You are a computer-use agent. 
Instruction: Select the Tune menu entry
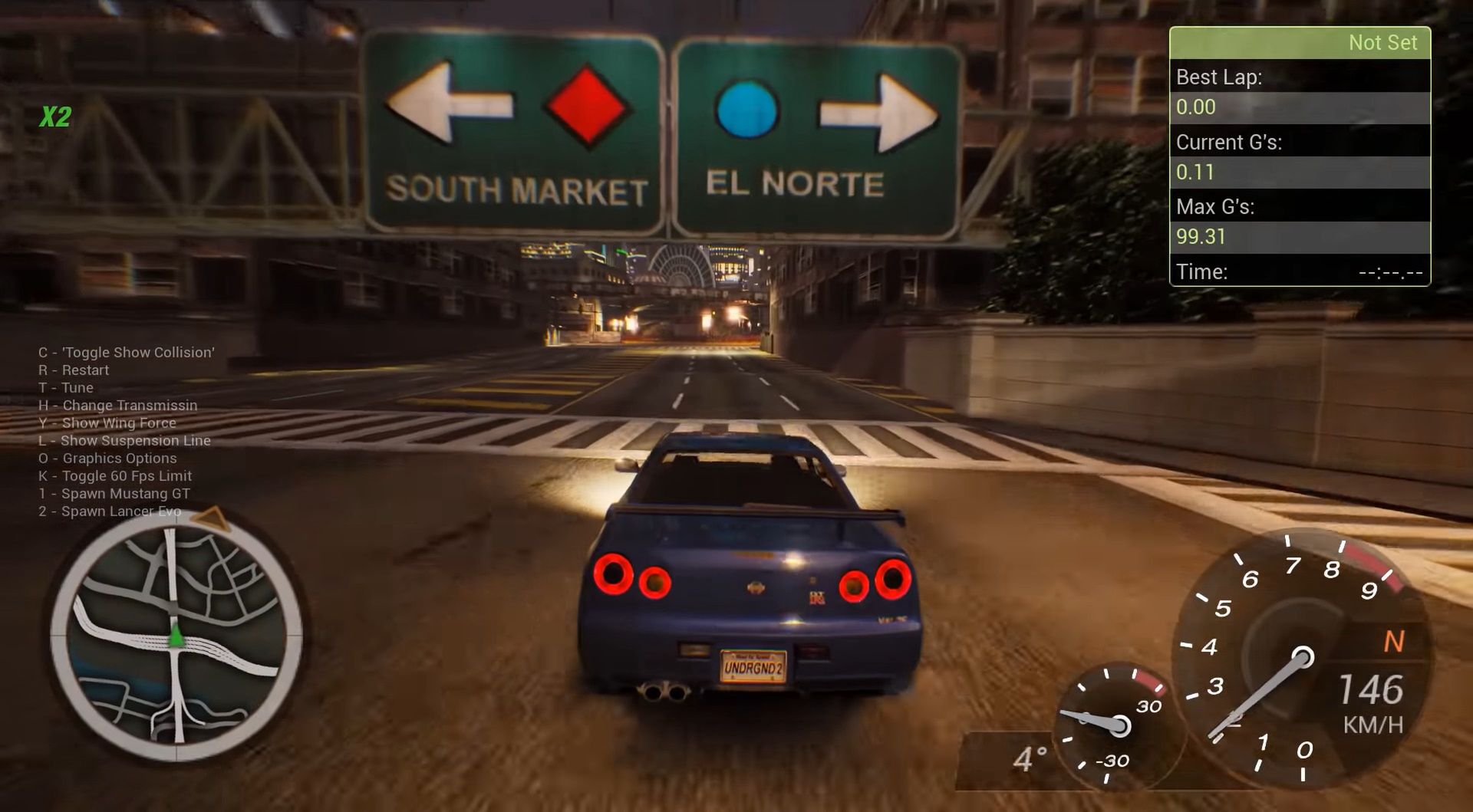point(65,388)
